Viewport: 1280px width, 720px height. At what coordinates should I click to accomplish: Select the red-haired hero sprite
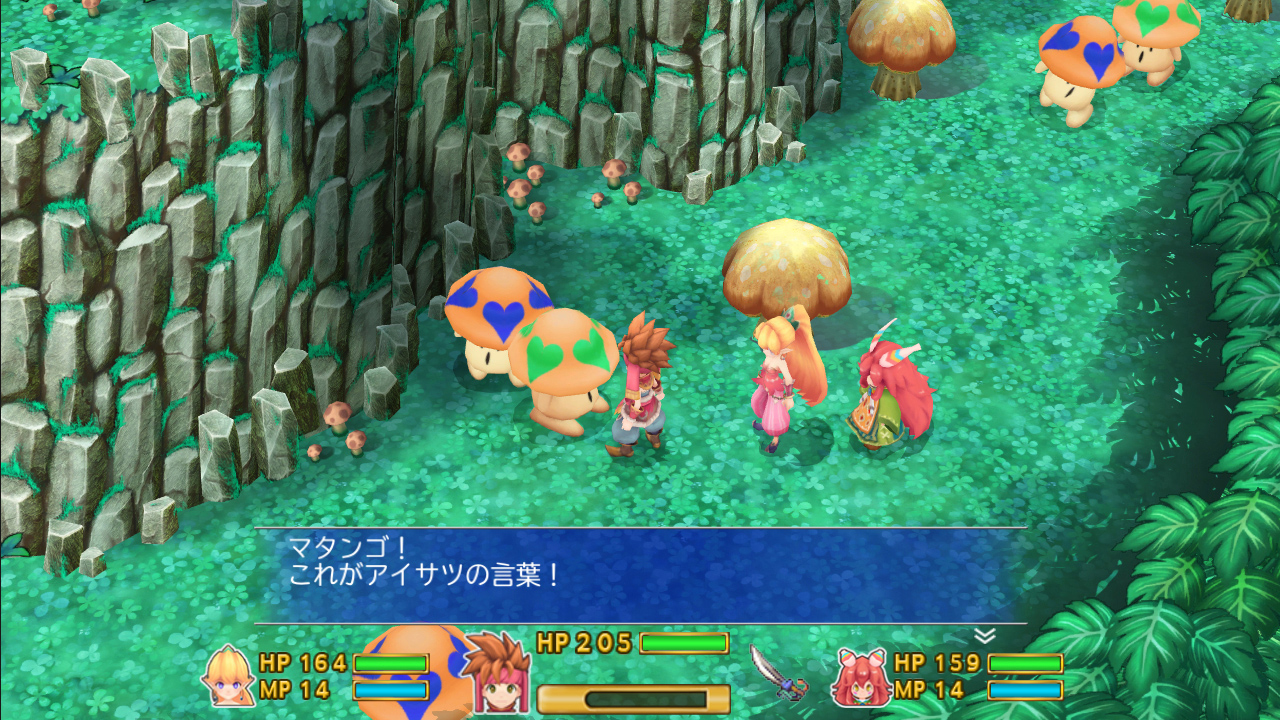pyautogui.click(x=640, y=390)
